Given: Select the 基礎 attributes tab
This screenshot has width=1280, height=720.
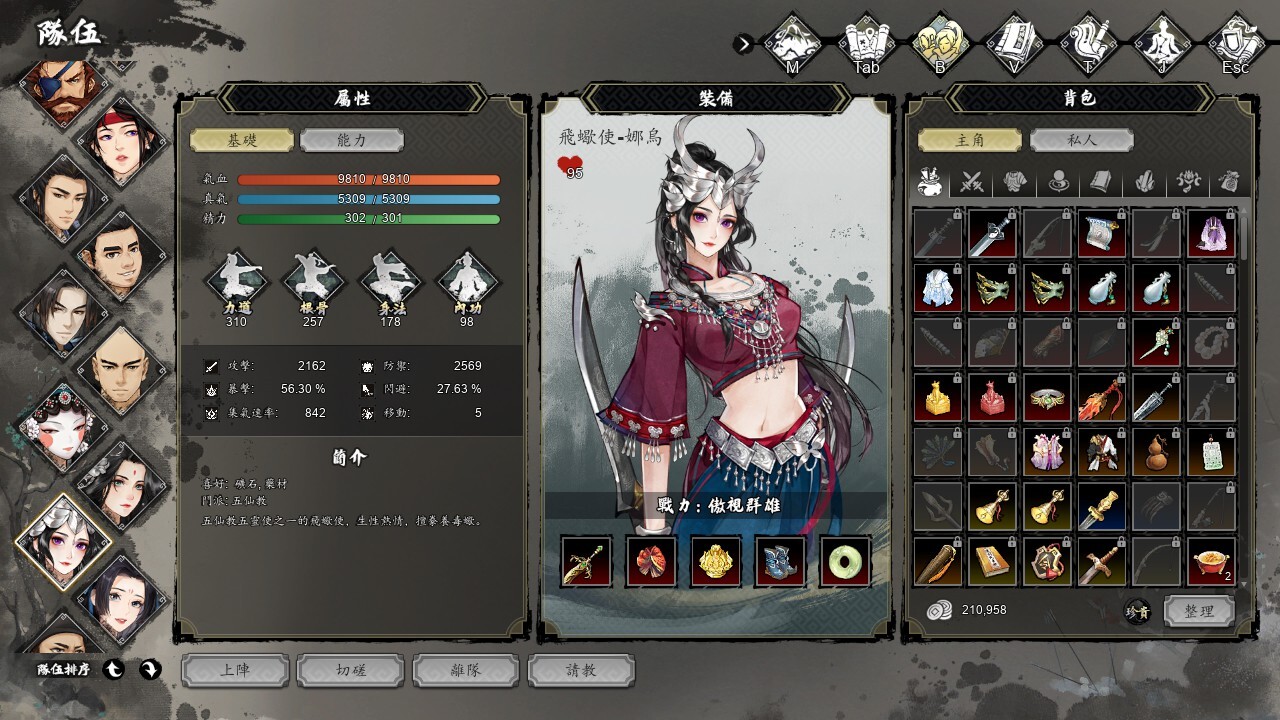Looking at the screenshot, I should click(x=242, y=140).
